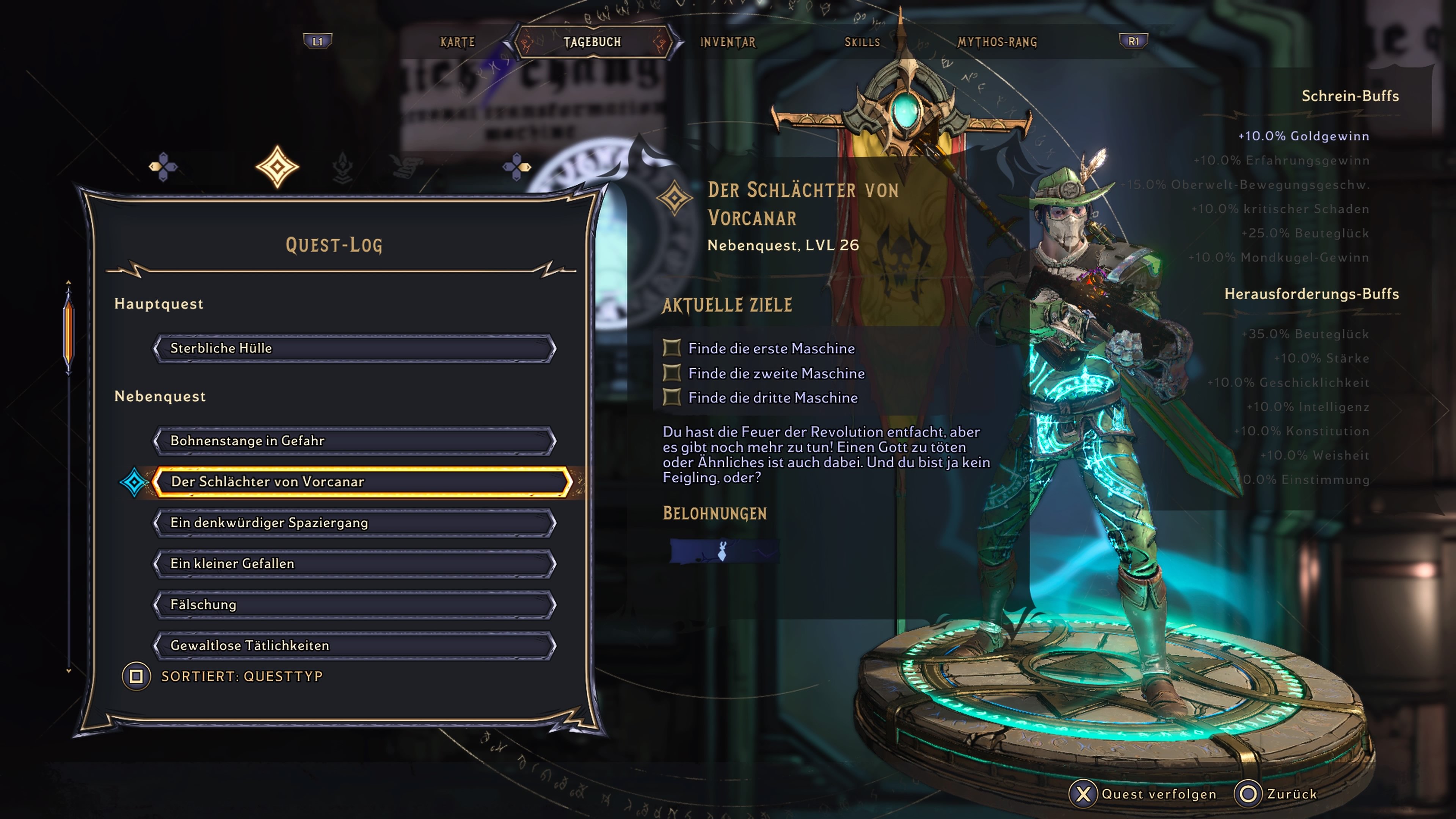Select the Tagebuch tab
This screenshot has width=1456, height=819.
592,42
